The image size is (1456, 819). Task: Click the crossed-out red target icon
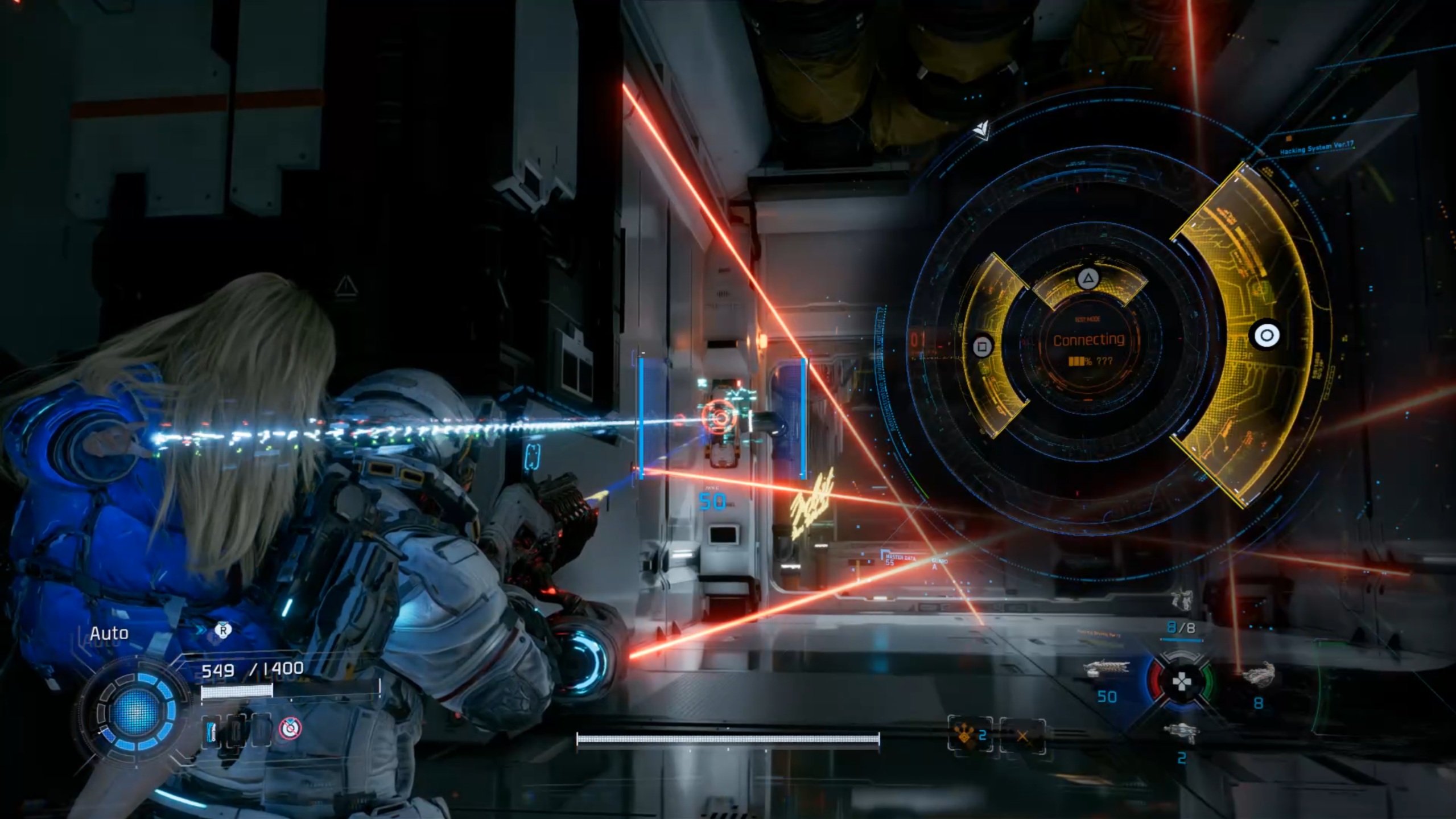coord(290,728)
